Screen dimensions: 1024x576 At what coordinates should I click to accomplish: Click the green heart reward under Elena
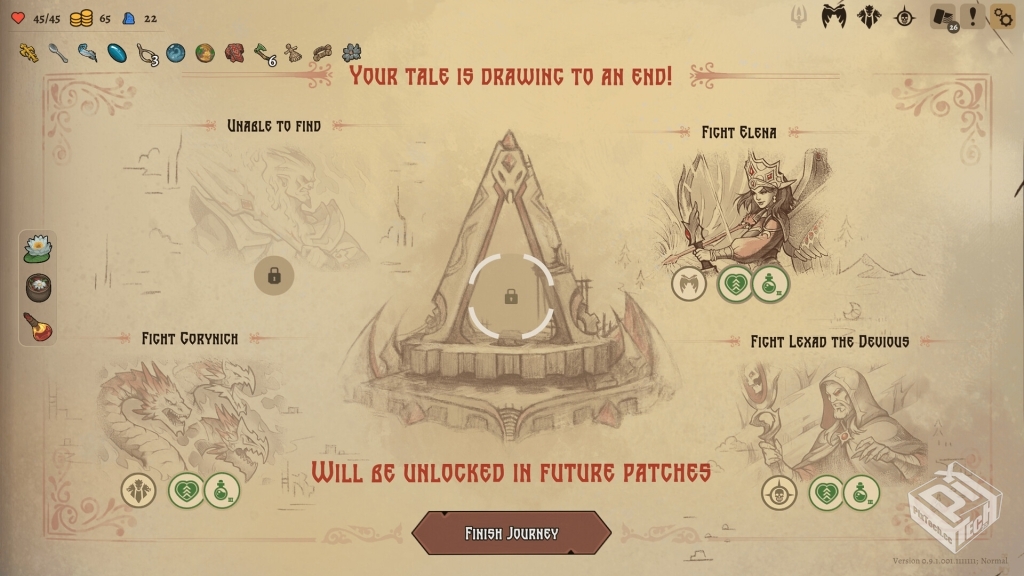[735, 285]
